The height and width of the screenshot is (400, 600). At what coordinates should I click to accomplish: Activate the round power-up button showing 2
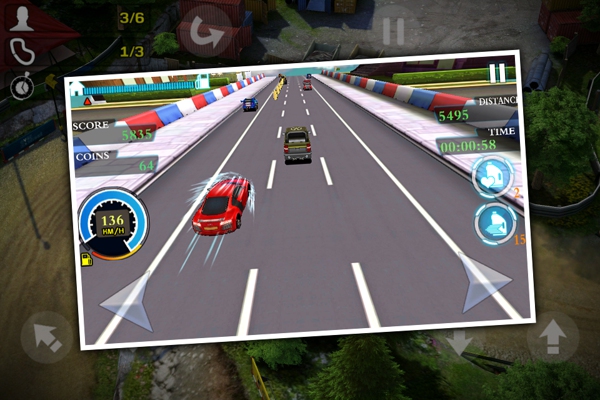[493, 175]
